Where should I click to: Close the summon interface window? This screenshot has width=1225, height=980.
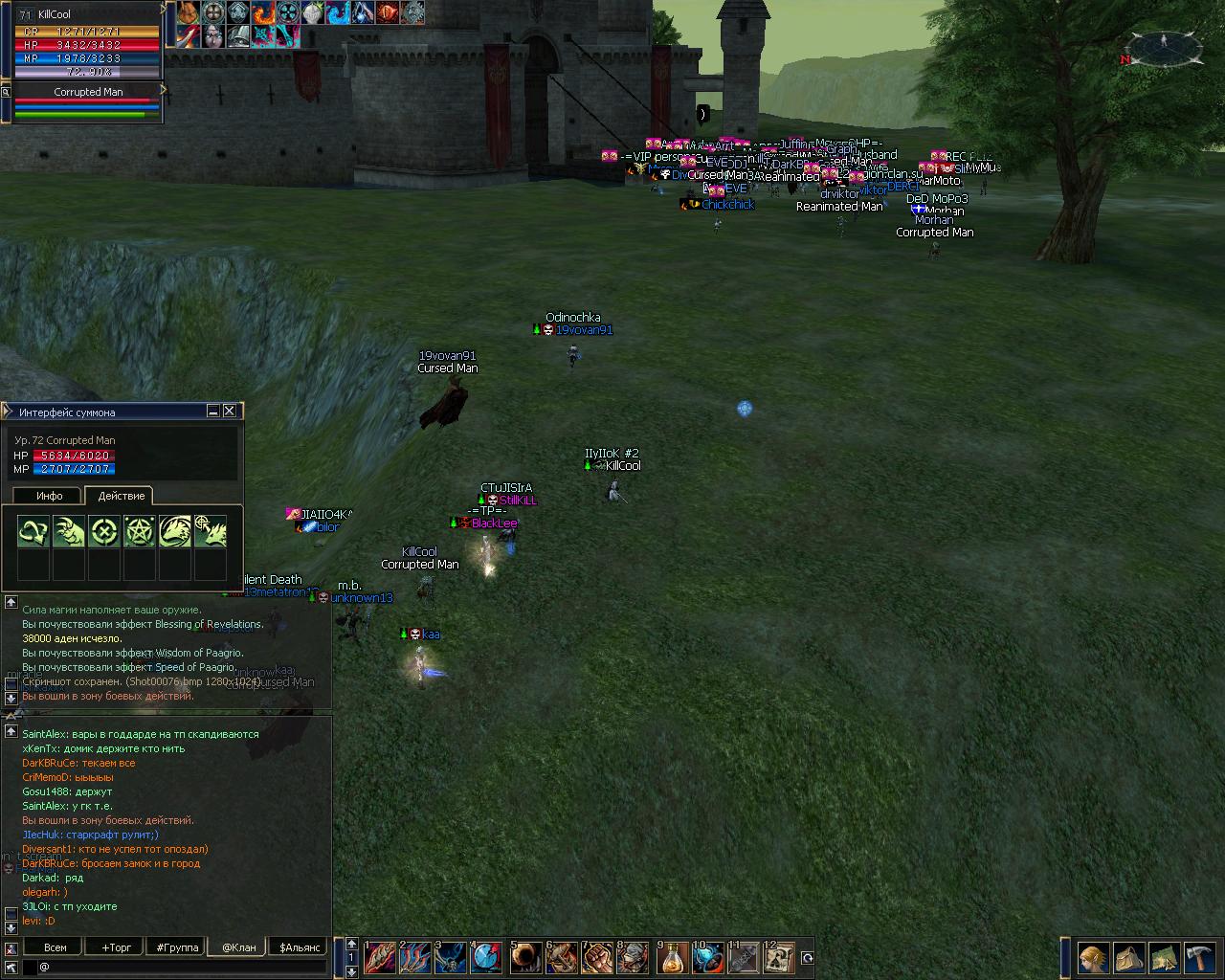click(x=230, y=412)
